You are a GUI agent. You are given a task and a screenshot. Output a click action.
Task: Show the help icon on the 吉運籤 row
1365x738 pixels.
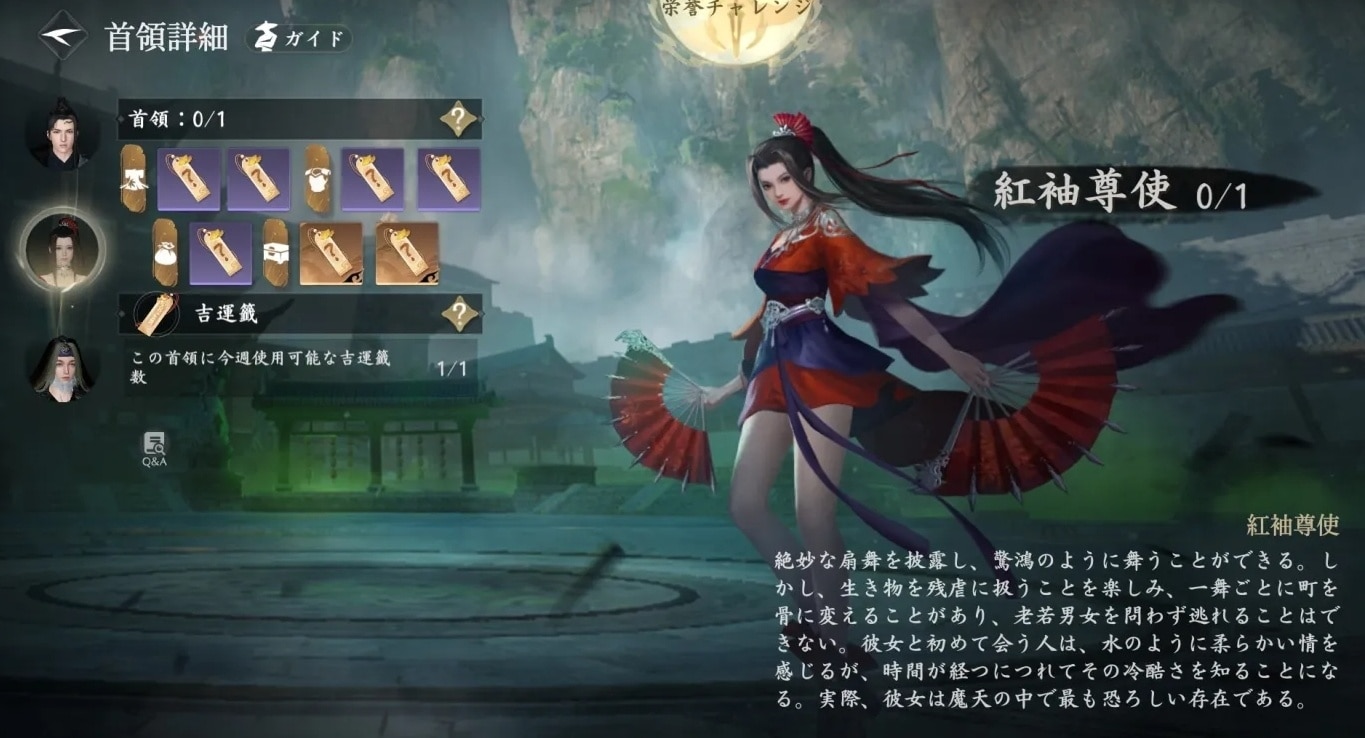coord(459,314)
